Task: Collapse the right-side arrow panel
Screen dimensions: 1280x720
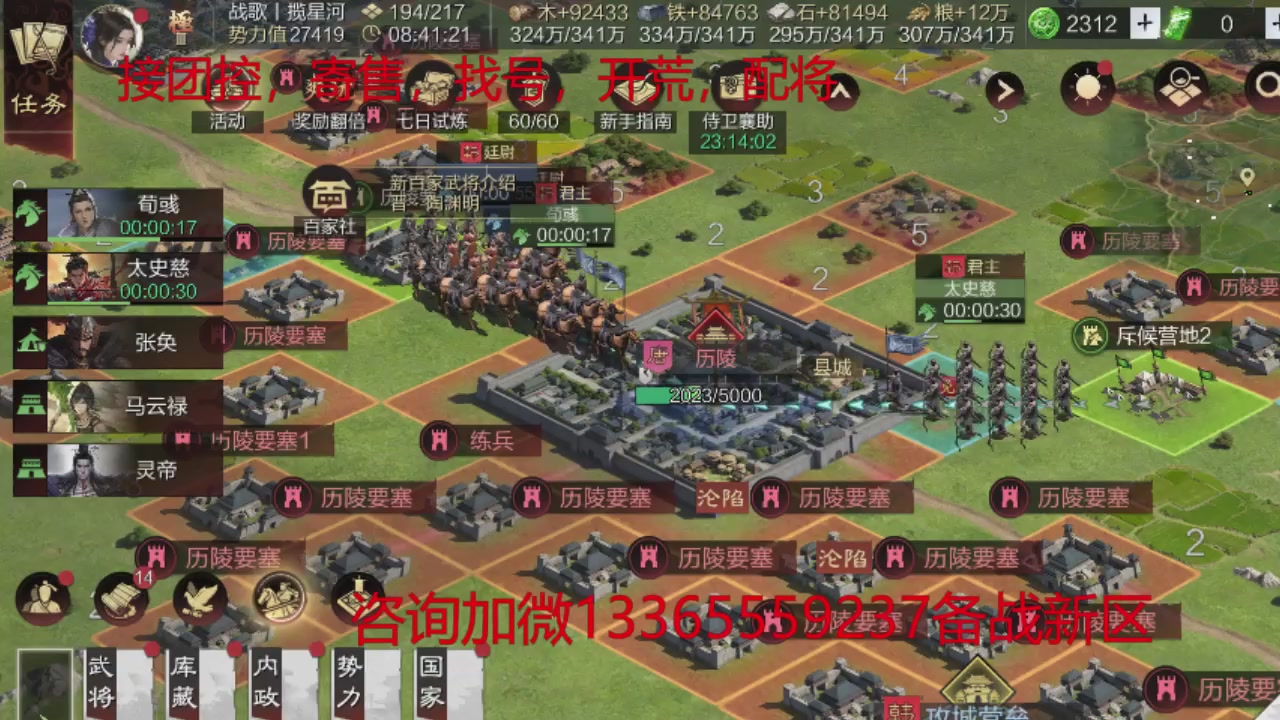Action: tap(1005, 88)
